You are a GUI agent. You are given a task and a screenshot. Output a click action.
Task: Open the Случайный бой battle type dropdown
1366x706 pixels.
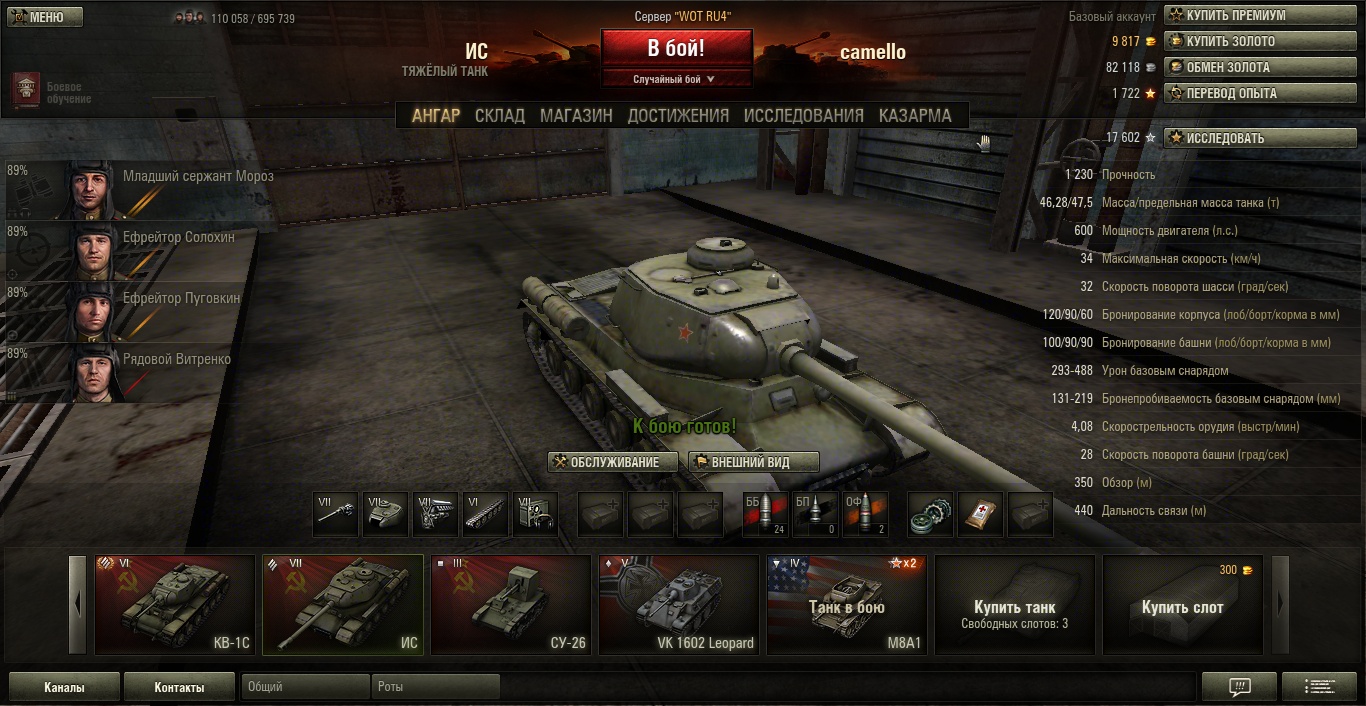point(676,79)
